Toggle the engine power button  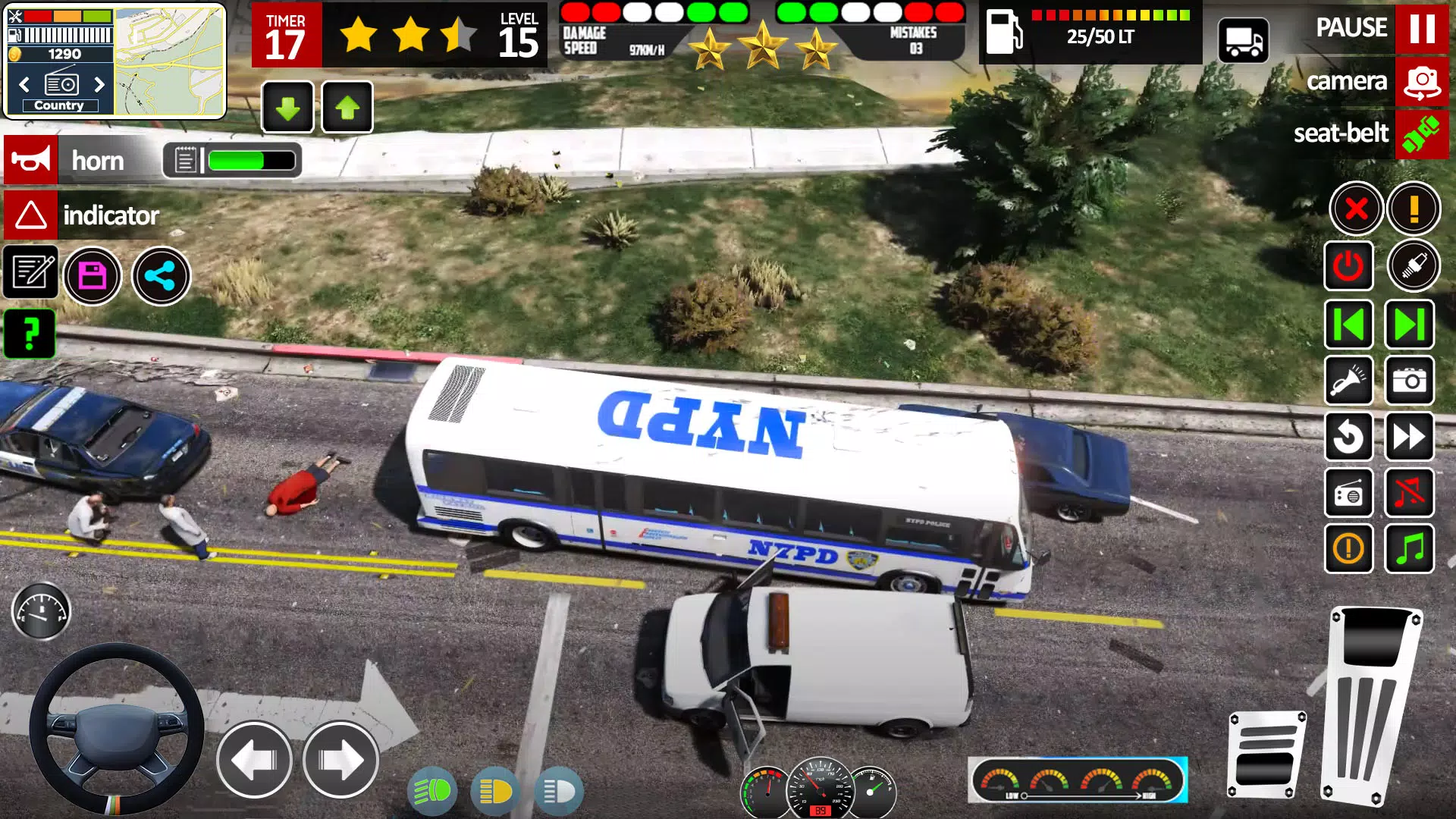pyautogui.click(x=1350, y=266)
